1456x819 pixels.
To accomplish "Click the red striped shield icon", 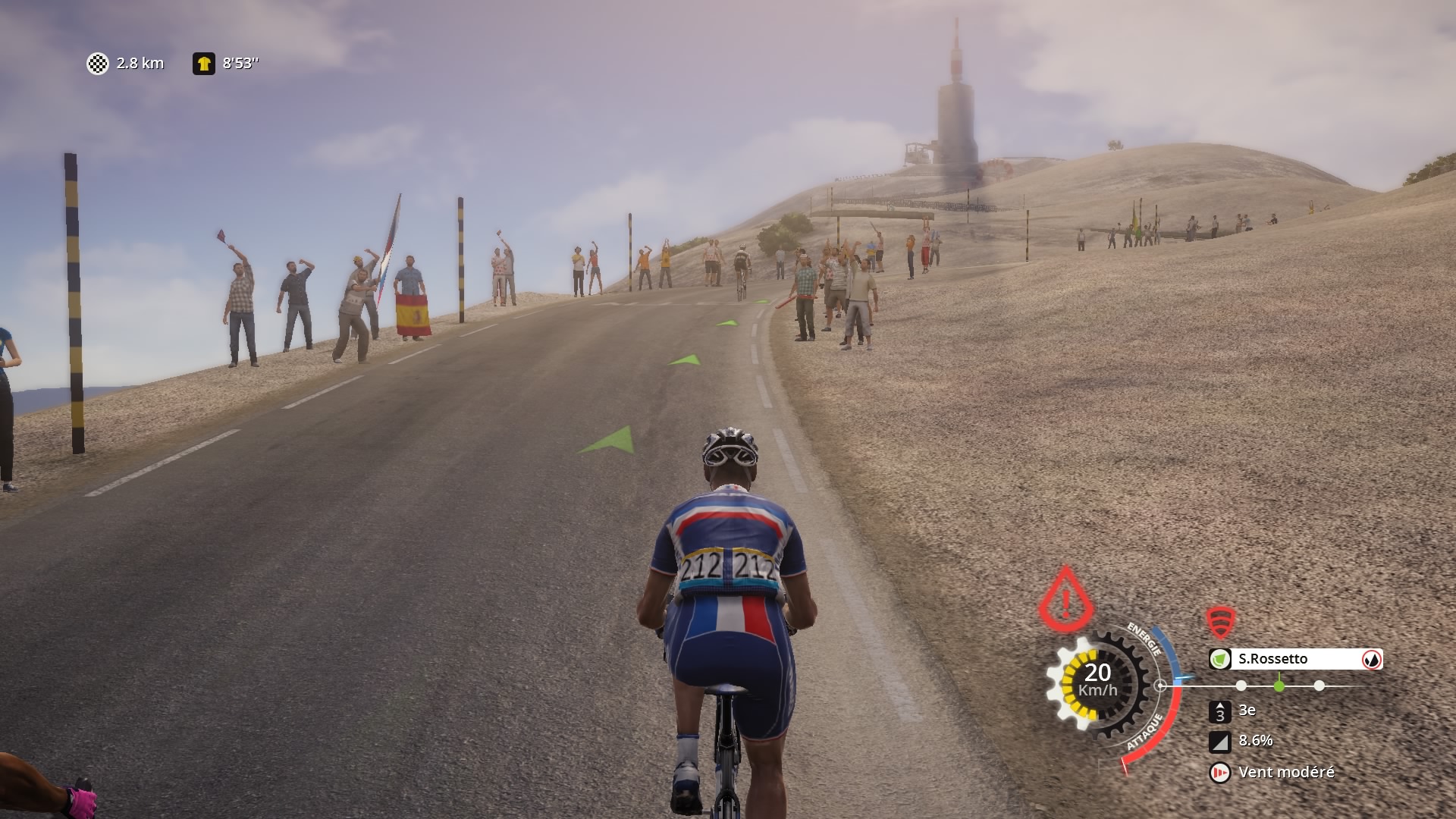I will pyautogui.click(x=1220, y=623).
